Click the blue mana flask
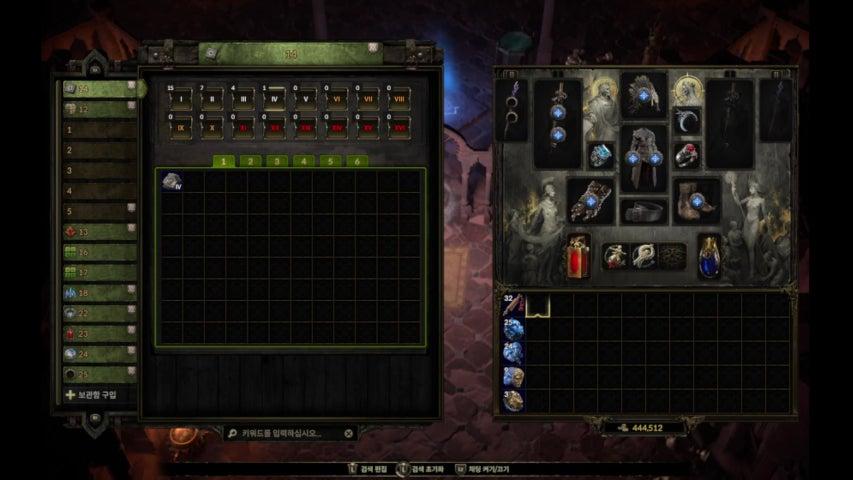Screen dimensions: 853x480 click(711, 257)
